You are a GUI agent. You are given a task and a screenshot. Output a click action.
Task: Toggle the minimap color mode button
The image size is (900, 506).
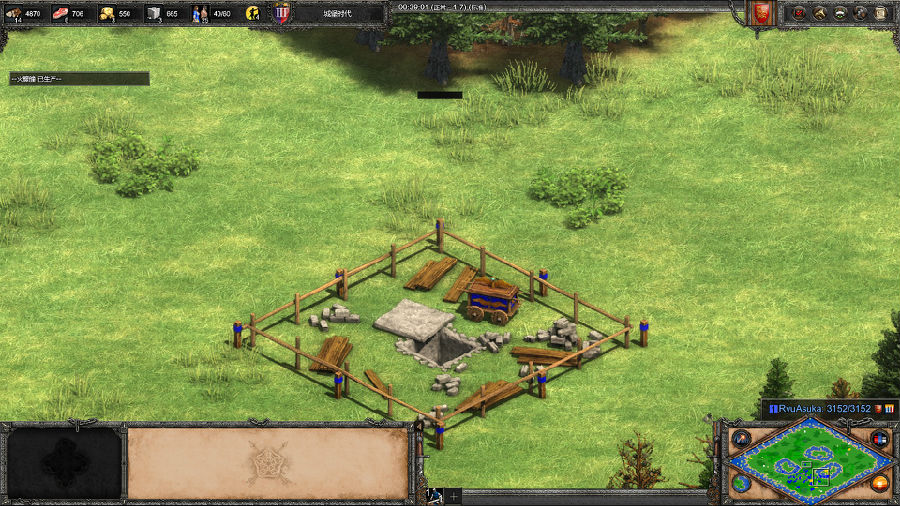click(x=880, y=439)
